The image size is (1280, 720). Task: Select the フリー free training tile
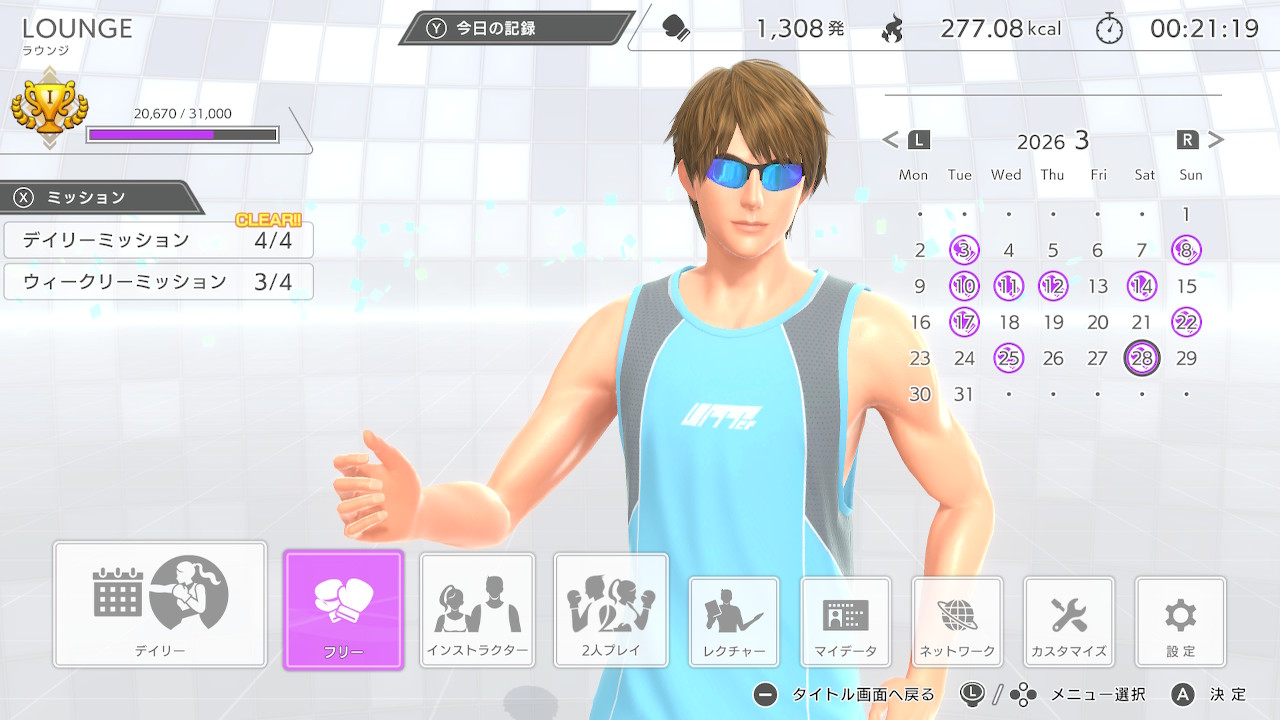(343, 609)
